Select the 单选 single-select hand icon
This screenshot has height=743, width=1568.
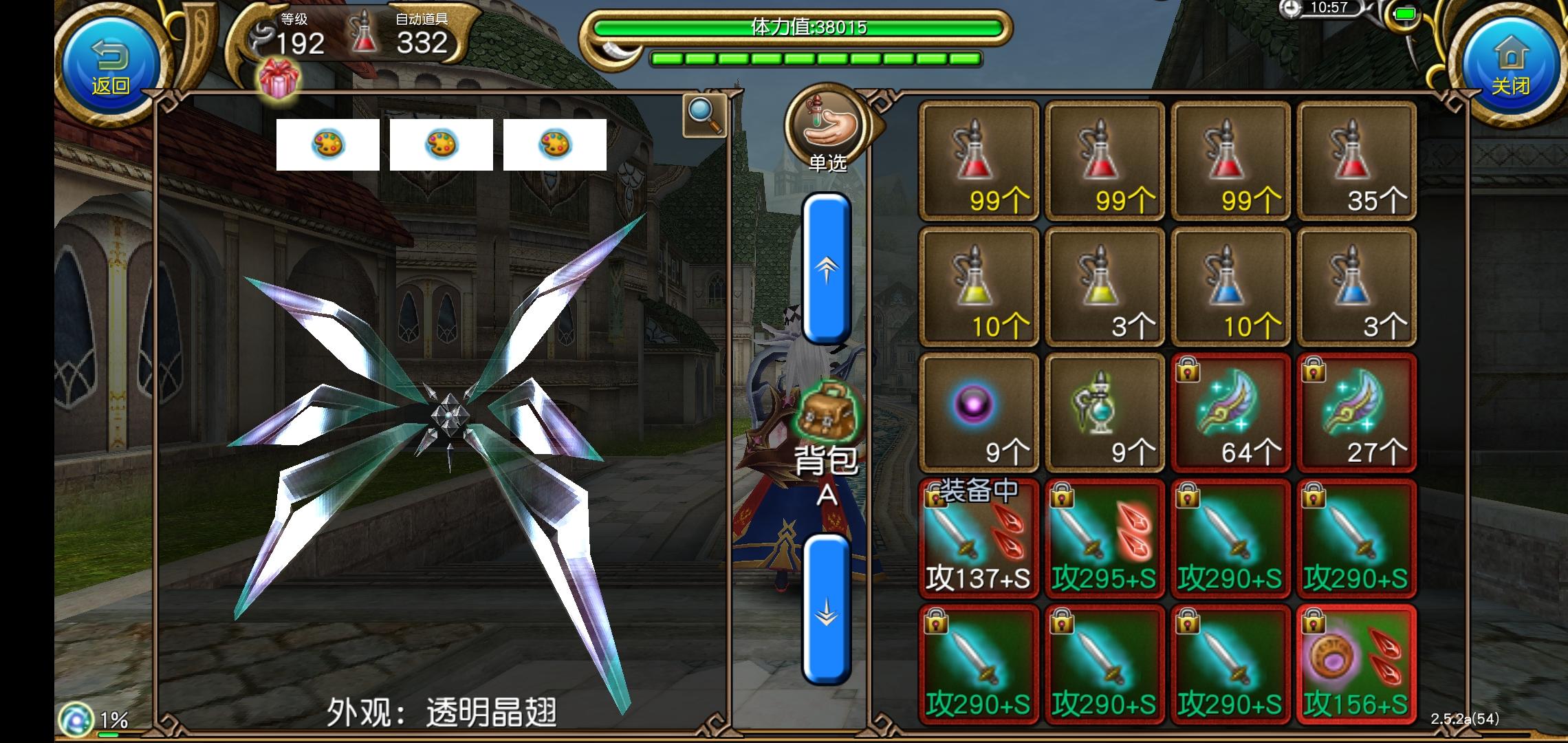point(826,127)
